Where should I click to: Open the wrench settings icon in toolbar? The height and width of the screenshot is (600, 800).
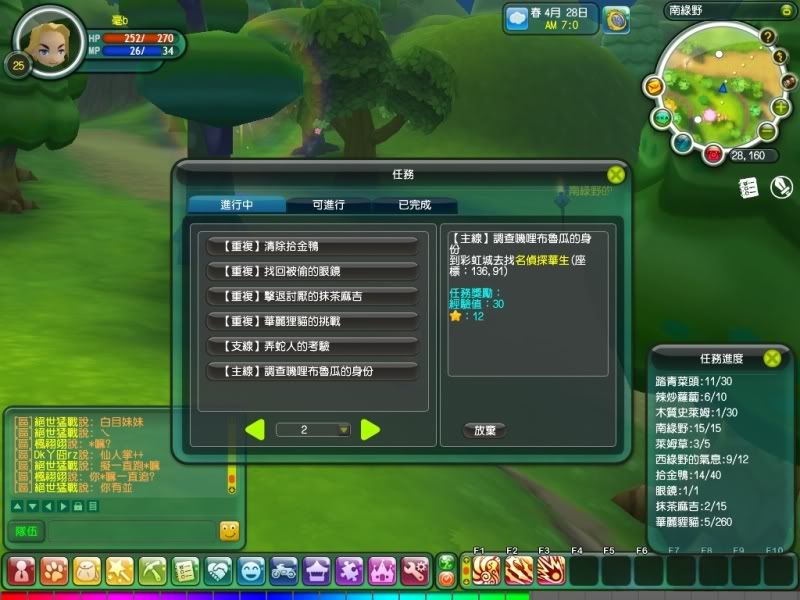(414, 571)
